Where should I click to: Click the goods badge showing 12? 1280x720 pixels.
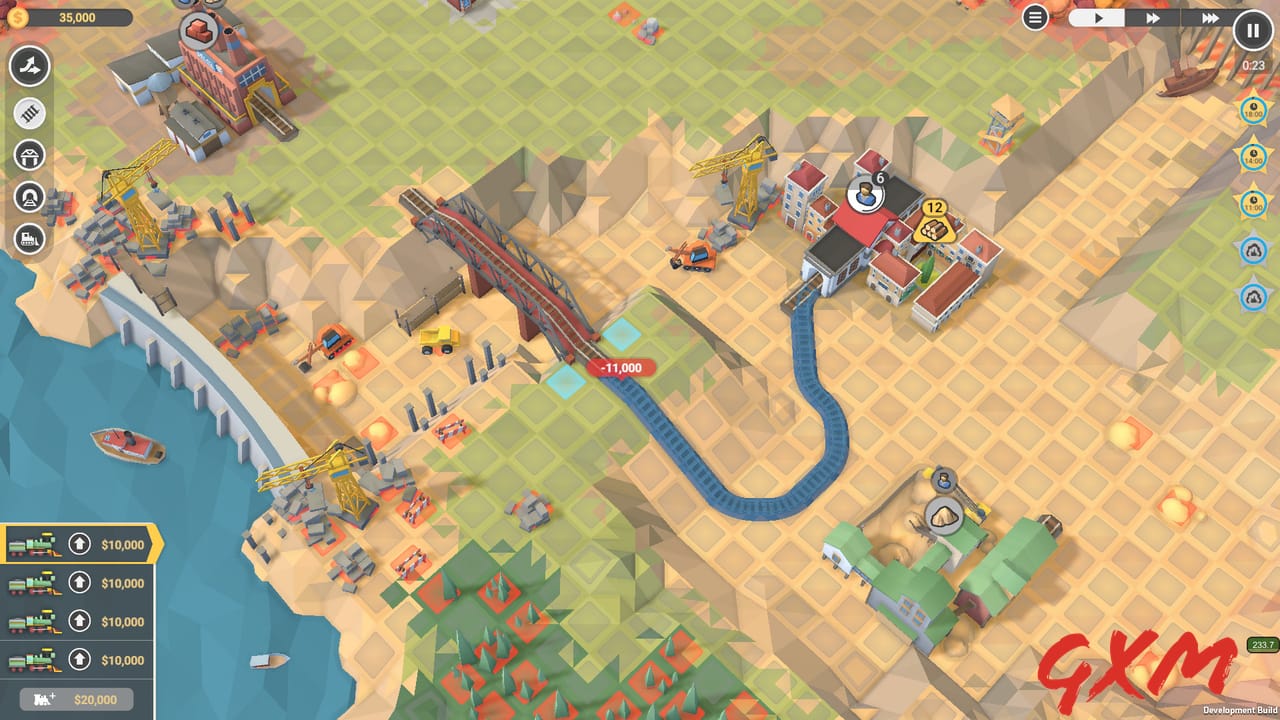(x=934, y=222)
